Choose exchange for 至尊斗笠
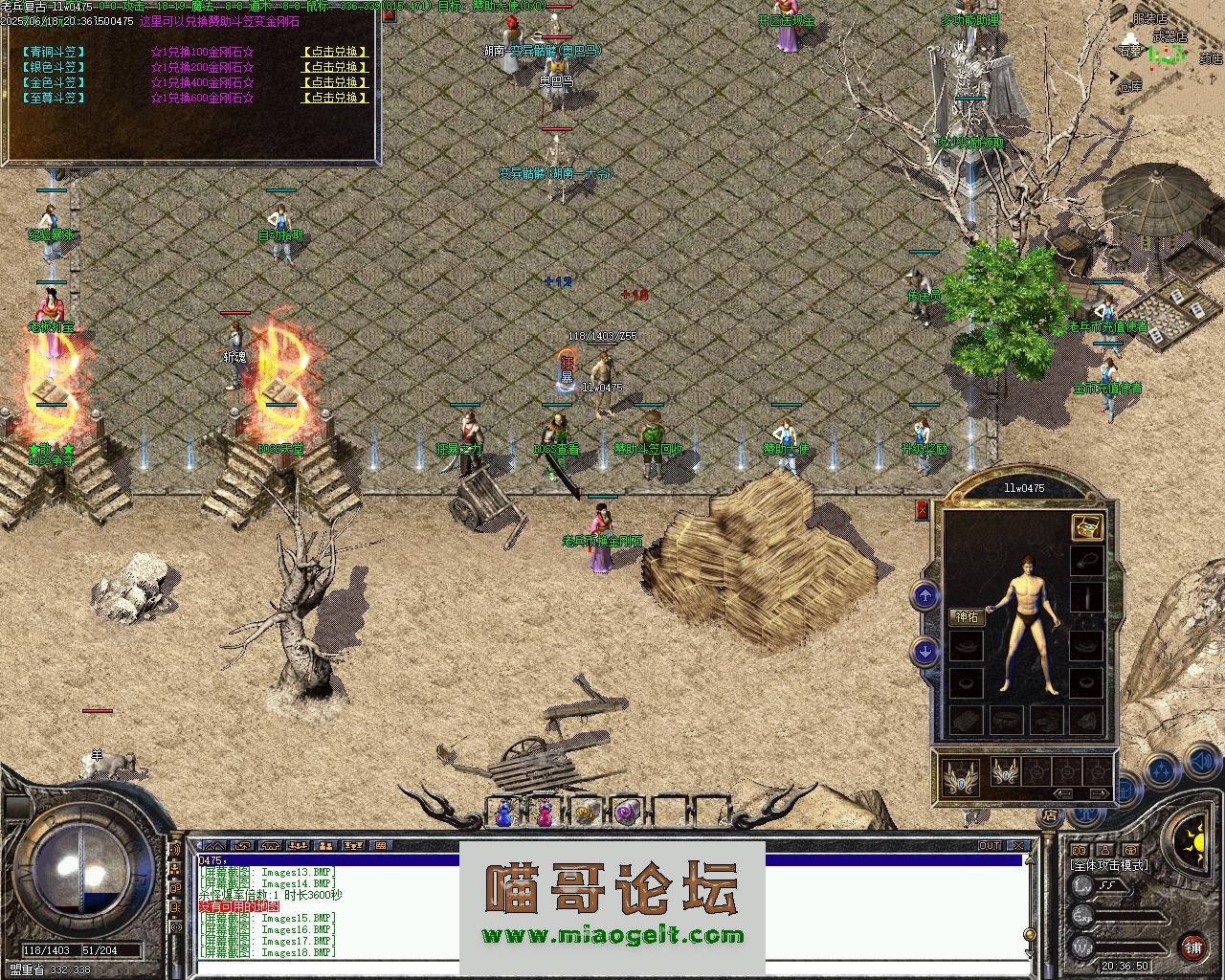Viewport: 1225px width, 980px height. click(x=334, y=98)
